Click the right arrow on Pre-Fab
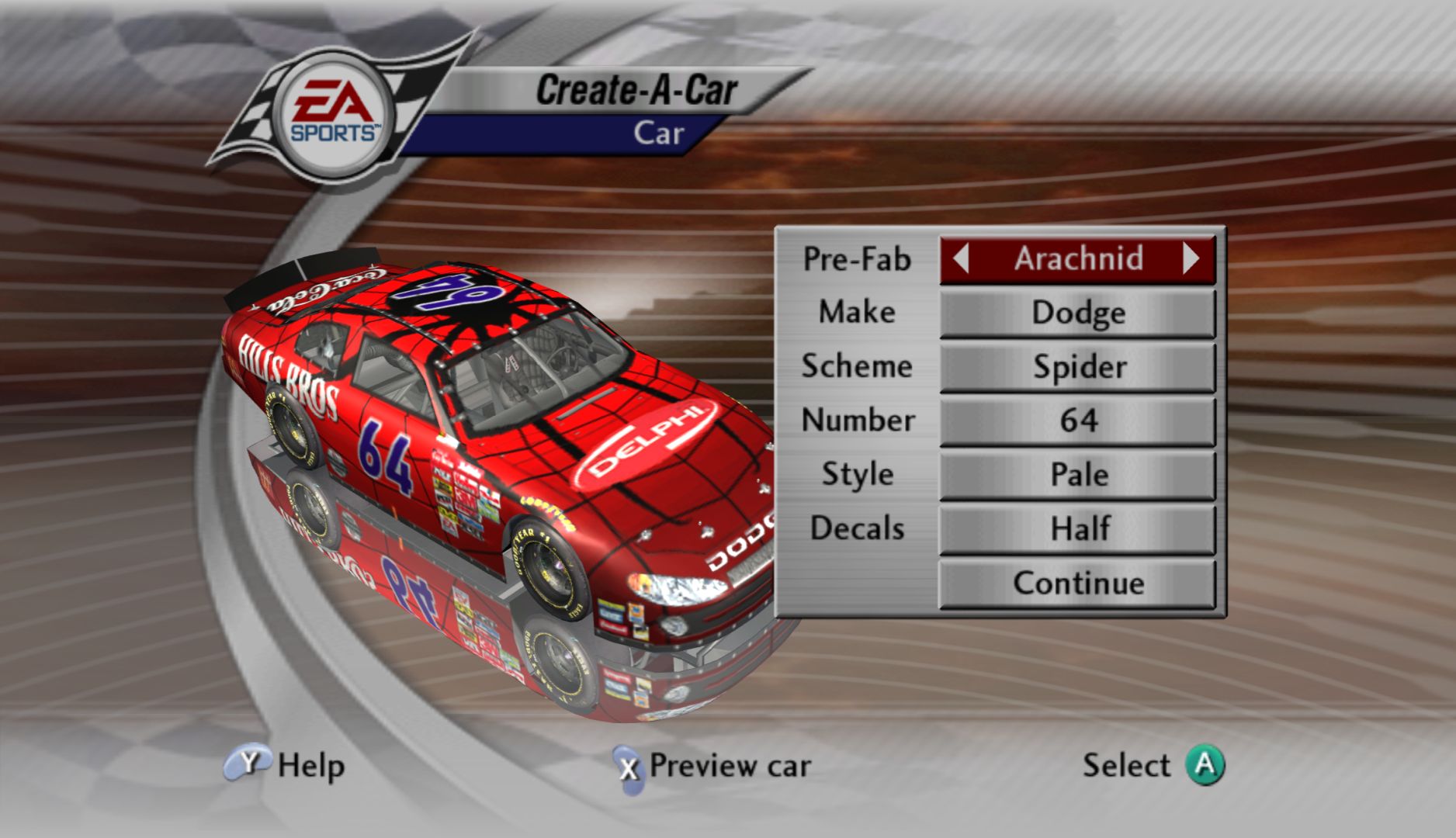1456x838 pixels. 1191,258
